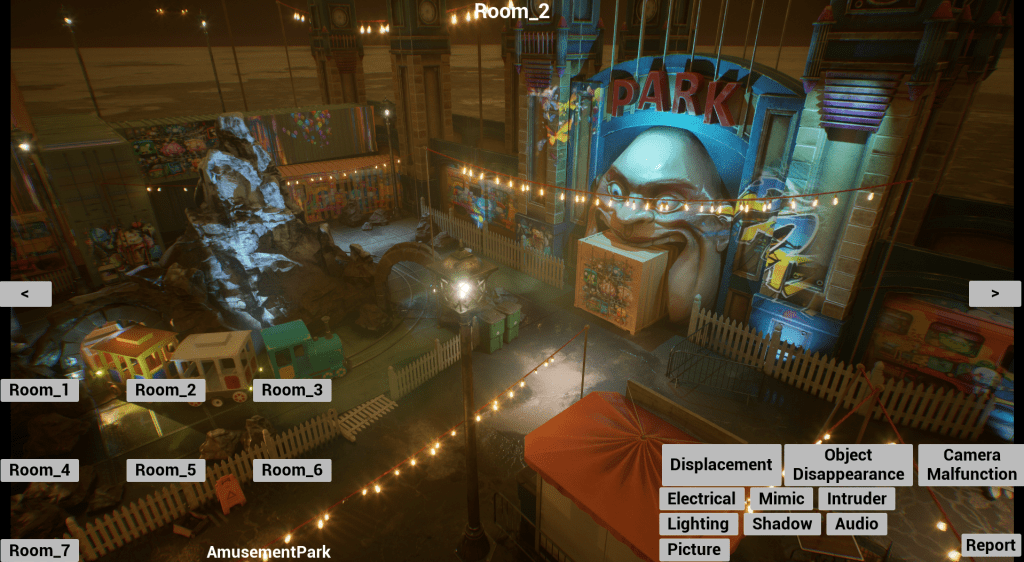Pick the Lighting anomaly option

698,524
